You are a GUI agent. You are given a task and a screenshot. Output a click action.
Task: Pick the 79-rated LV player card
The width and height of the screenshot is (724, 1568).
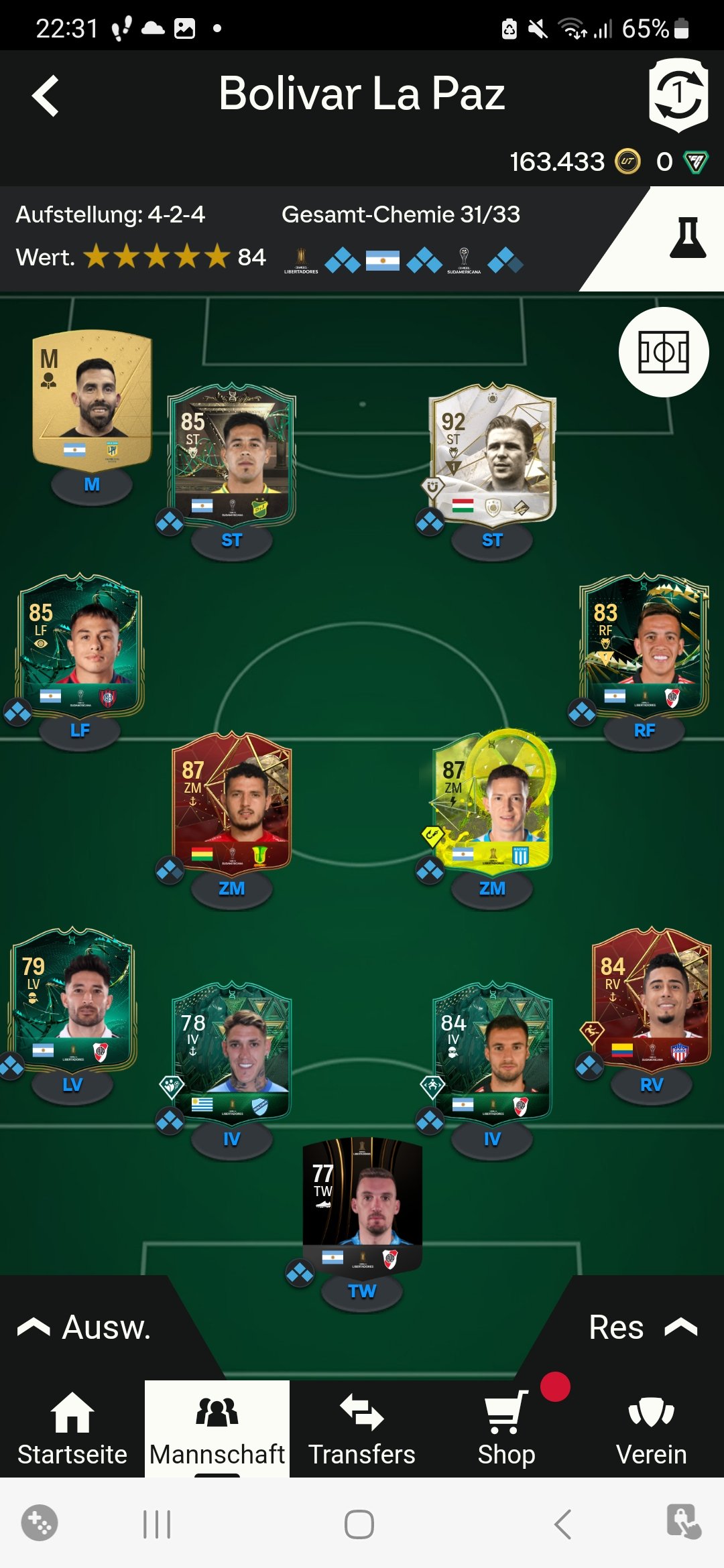[72, 998]
